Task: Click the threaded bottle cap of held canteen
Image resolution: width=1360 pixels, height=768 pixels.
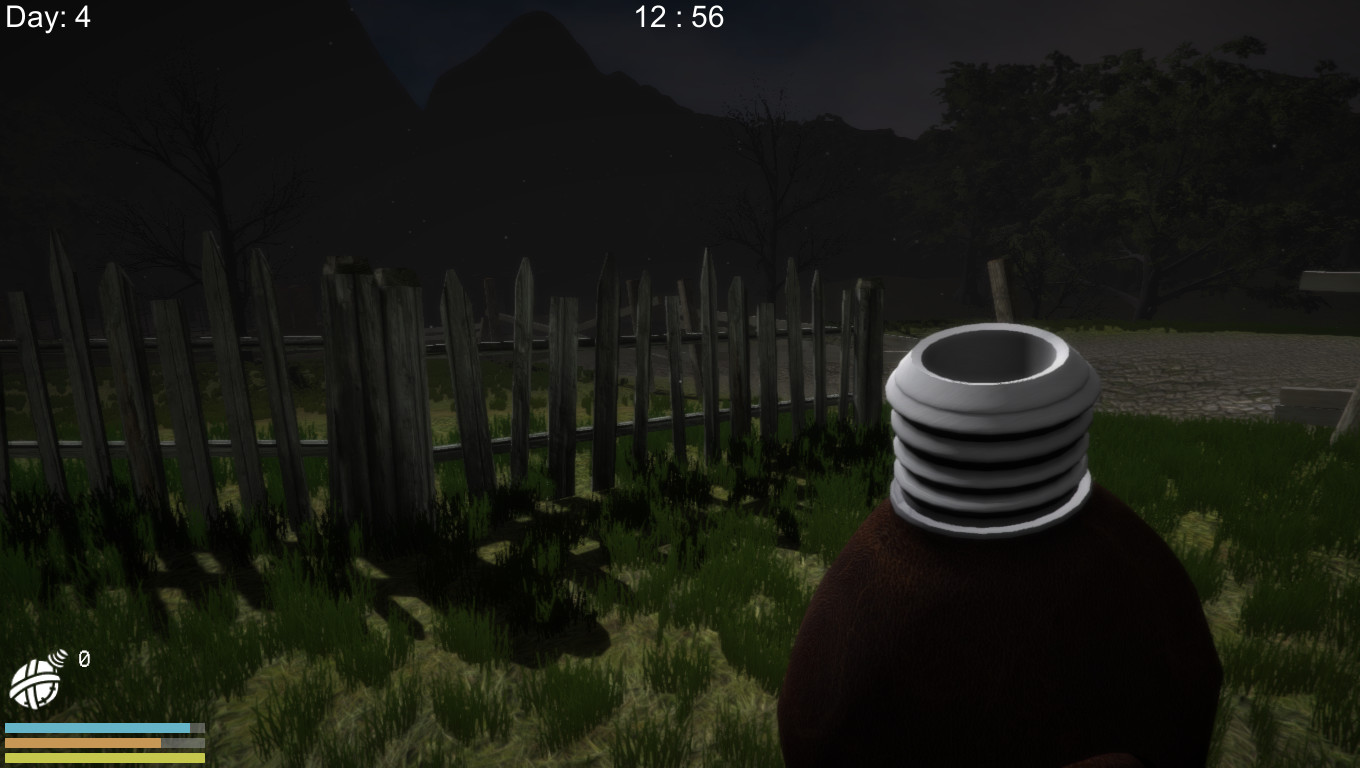Action: coord(990,450)
